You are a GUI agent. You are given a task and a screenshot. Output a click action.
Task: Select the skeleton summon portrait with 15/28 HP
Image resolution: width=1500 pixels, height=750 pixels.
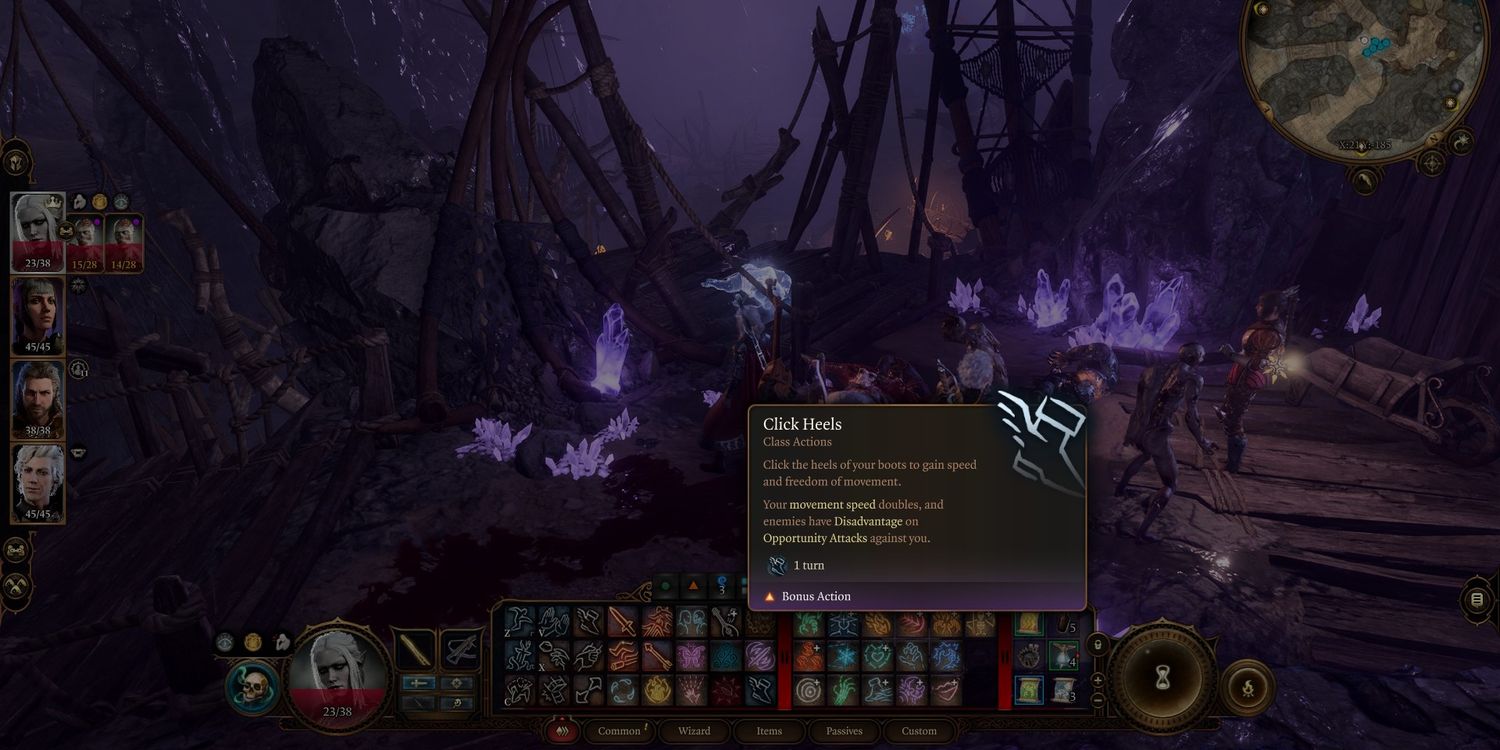click(86, 243)
